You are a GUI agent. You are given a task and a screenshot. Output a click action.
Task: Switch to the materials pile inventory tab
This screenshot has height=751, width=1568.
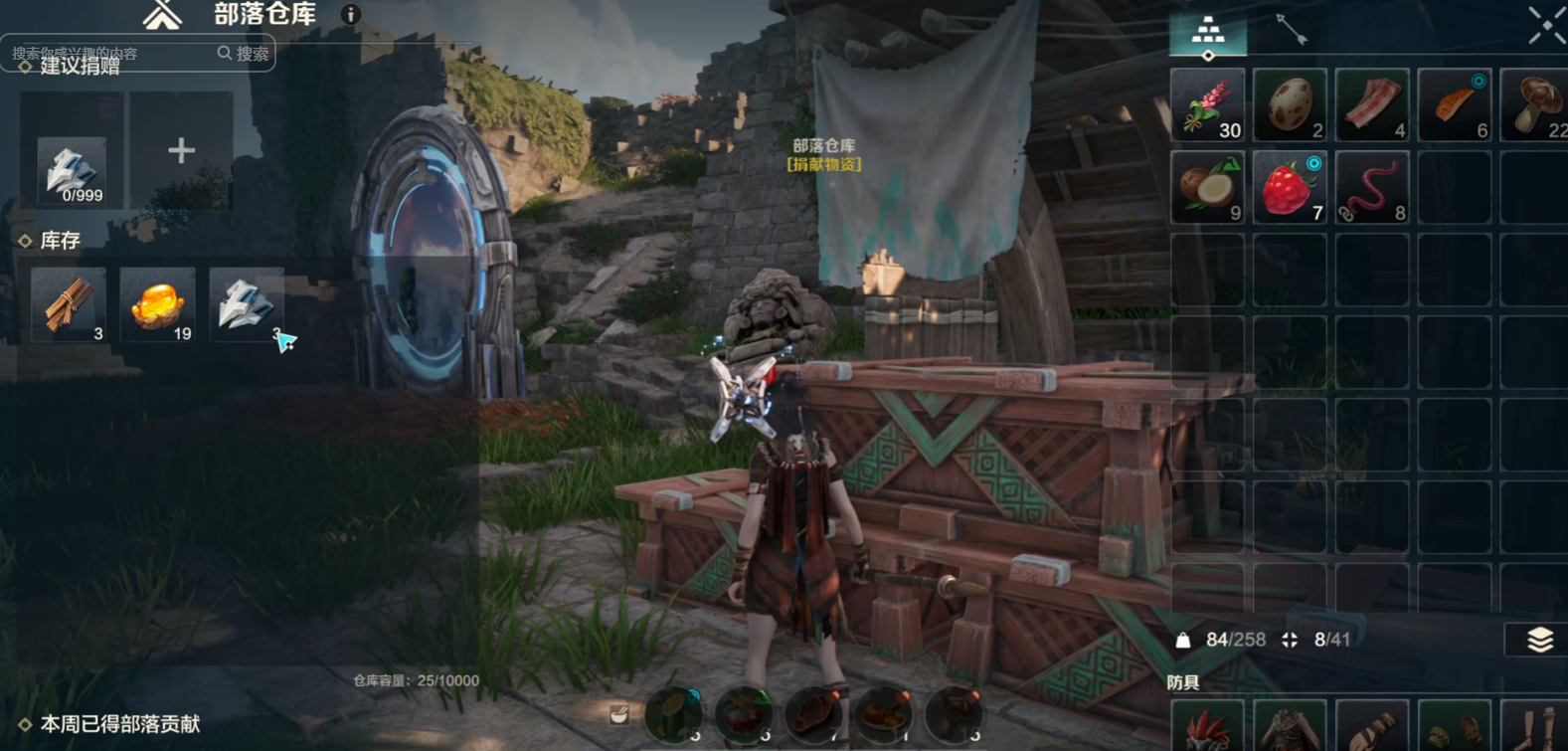(1208, 31)
